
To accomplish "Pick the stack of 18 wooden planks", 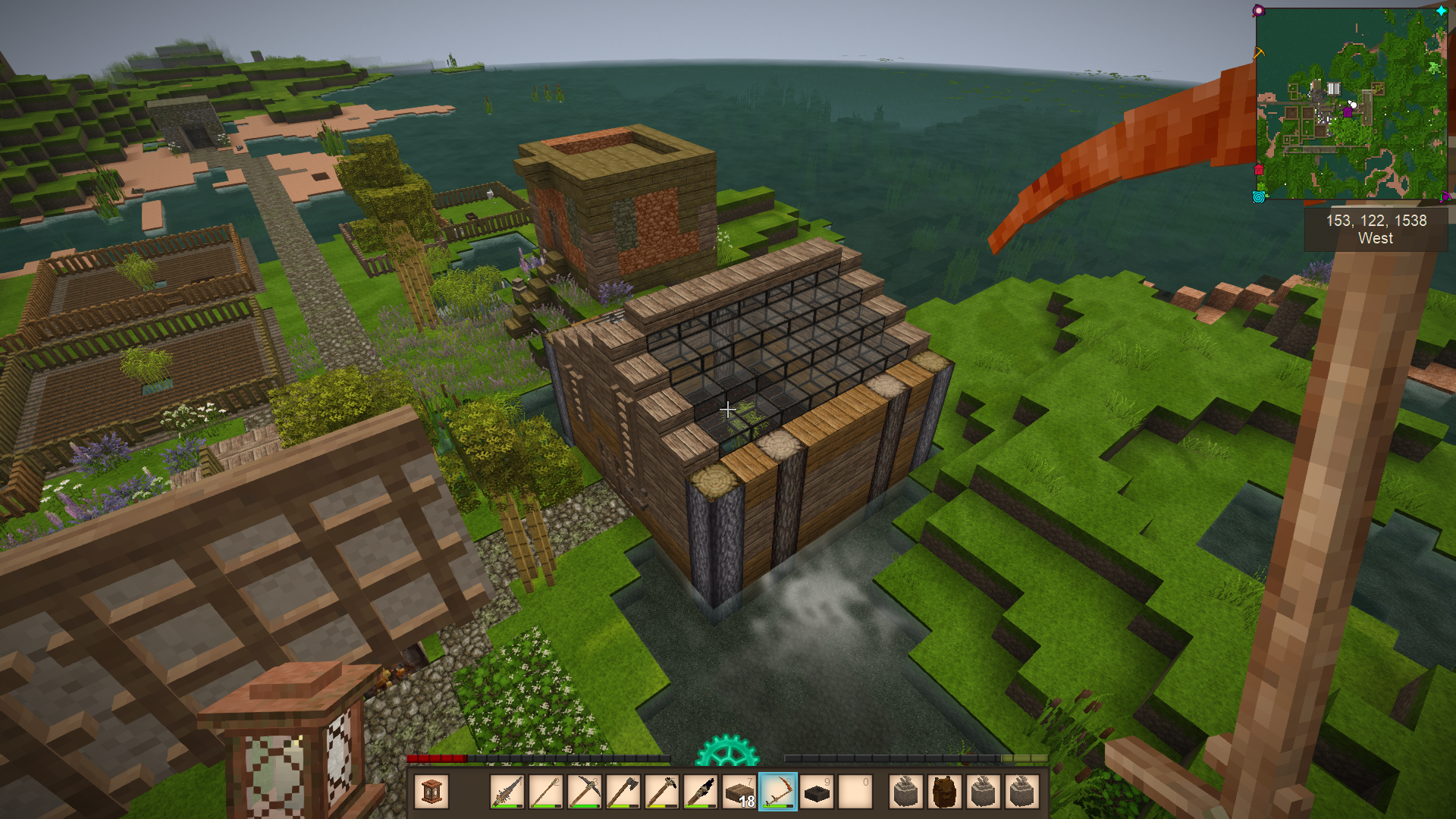I will tap(739, 792).
